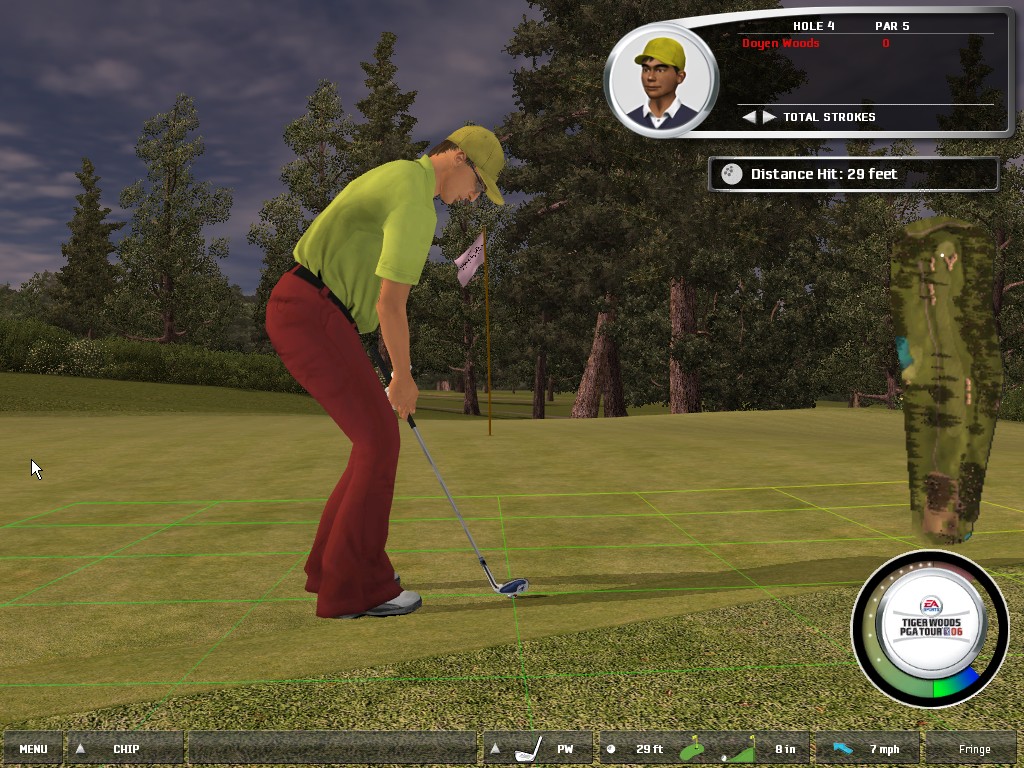
Task: Click the left arrow beside Total Strokes
Action: (749, 117)
